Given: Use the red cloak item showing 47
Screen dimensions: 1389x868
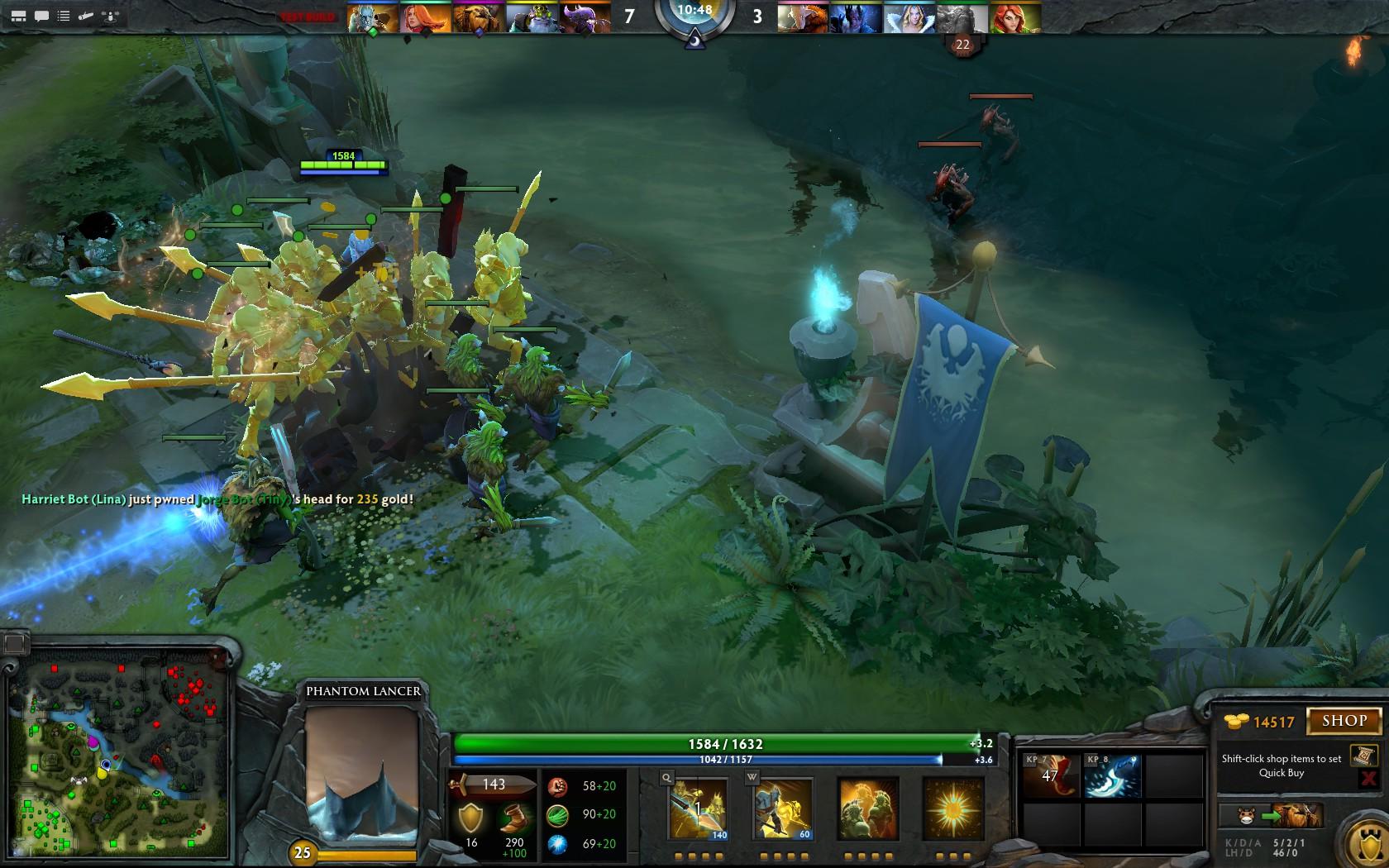Looking at the screenshot, I should tap(1049, 775).
